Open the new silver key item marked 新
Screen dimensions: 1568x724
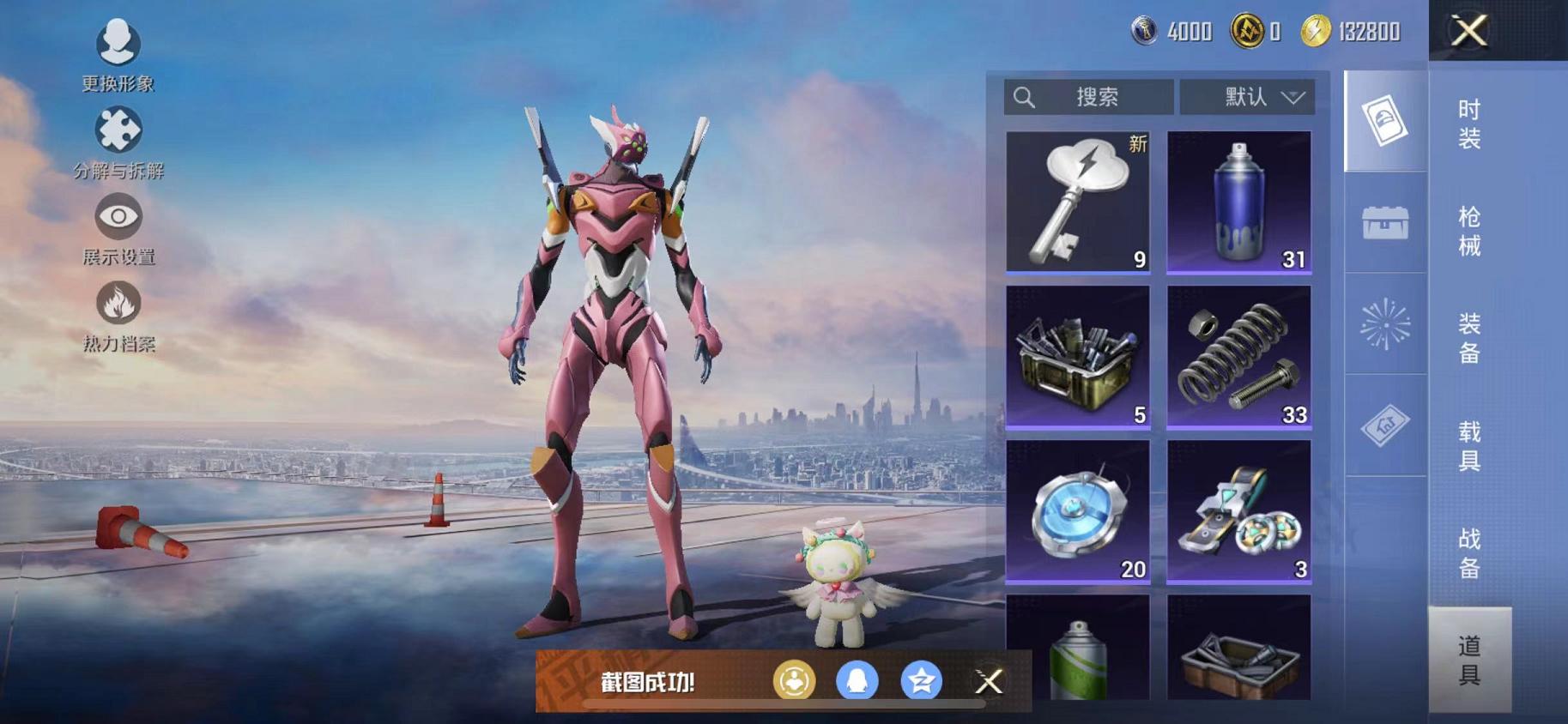[1078, 203]
